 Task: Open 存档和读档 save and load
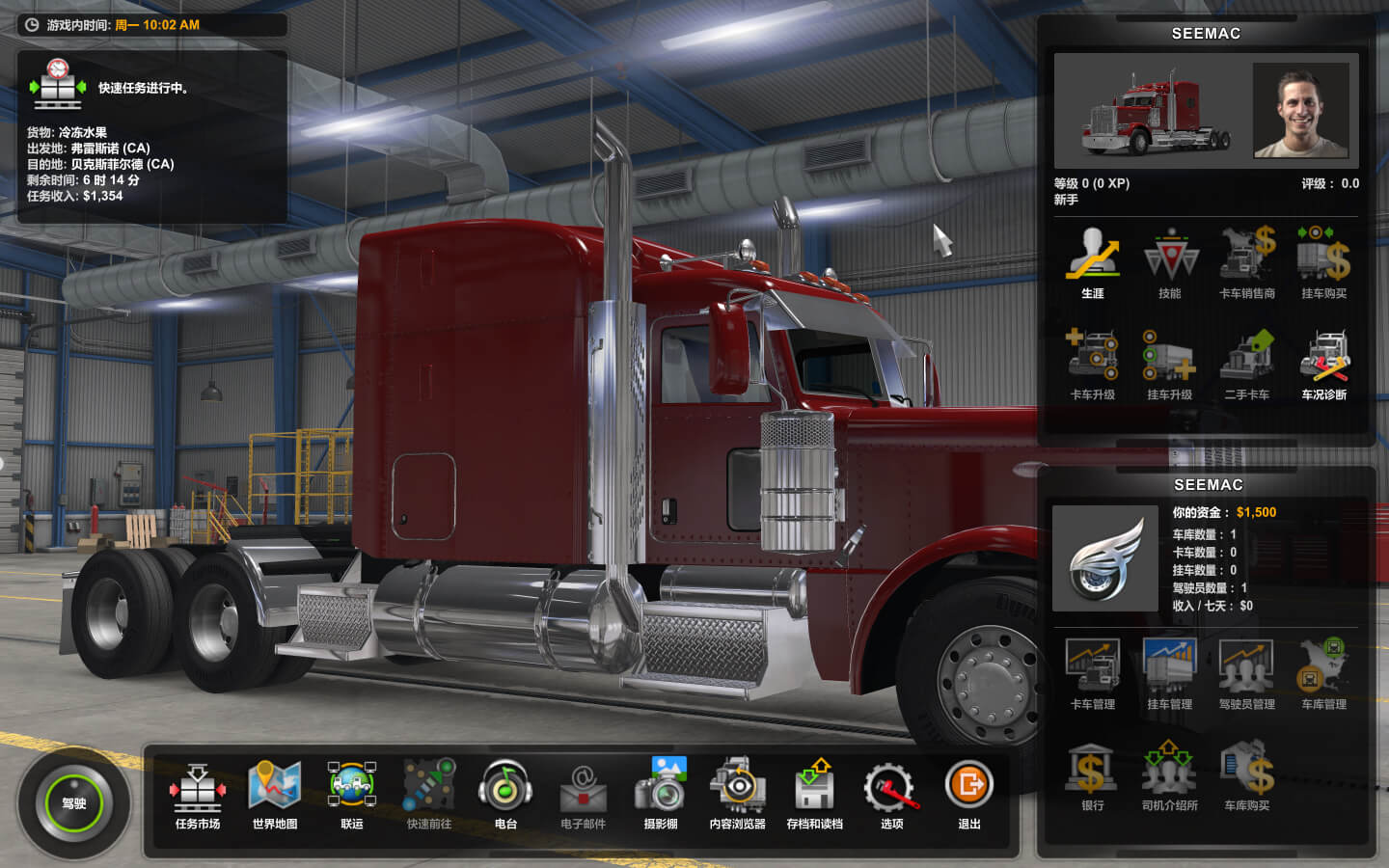(x=815, y=793)
